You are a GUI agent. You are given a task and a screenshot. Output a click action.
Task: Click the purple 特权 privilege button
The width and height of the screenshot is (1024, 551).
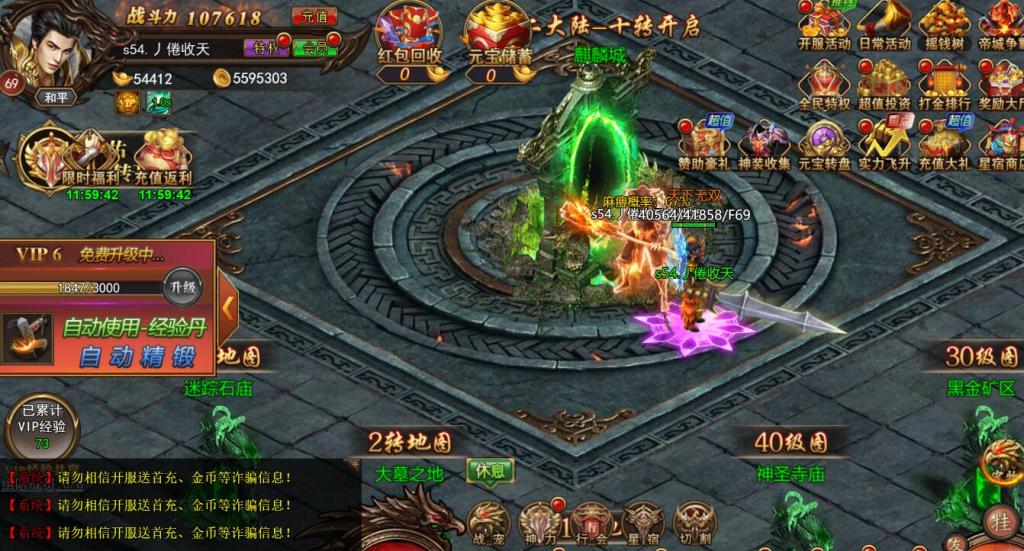(264, 48)
